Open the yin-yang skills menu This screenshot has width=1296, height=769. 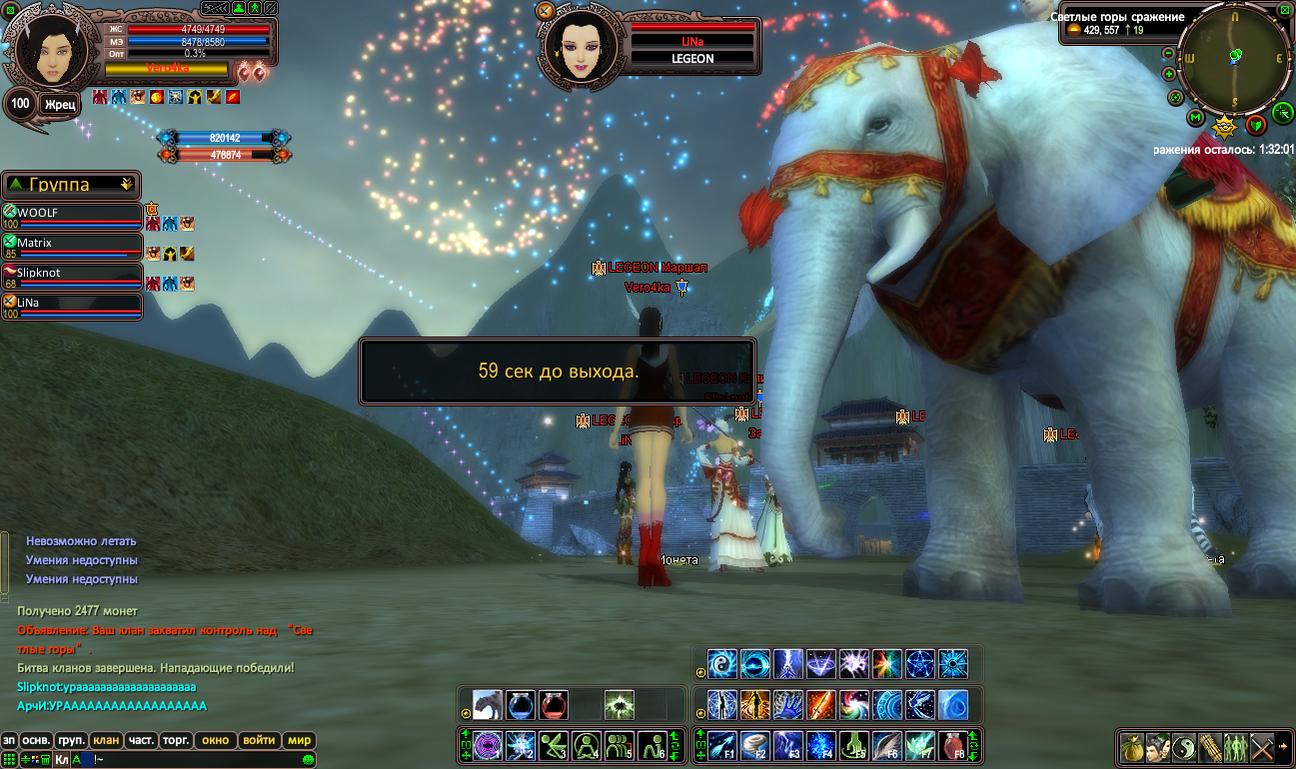[x=1184, y=747]
